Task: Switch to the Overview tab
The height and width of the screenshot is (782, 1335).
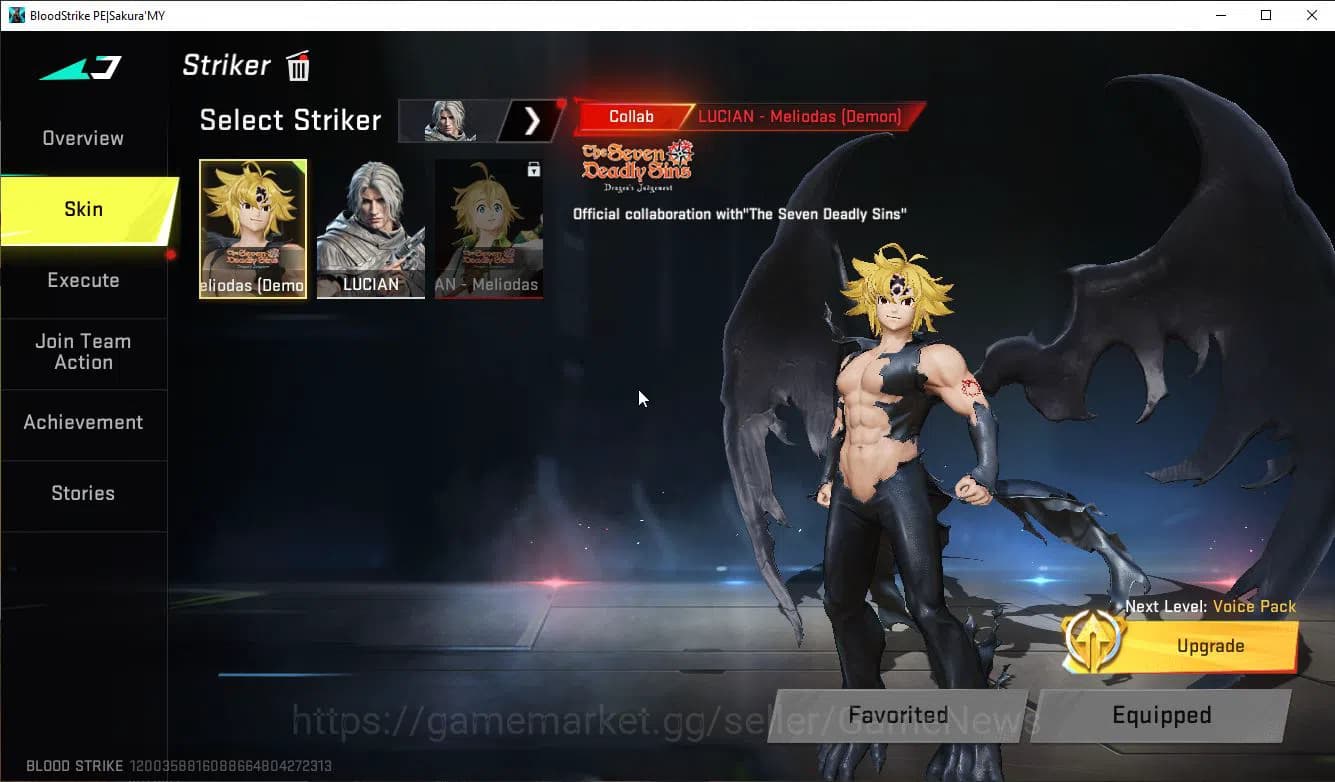Action: 82,138
